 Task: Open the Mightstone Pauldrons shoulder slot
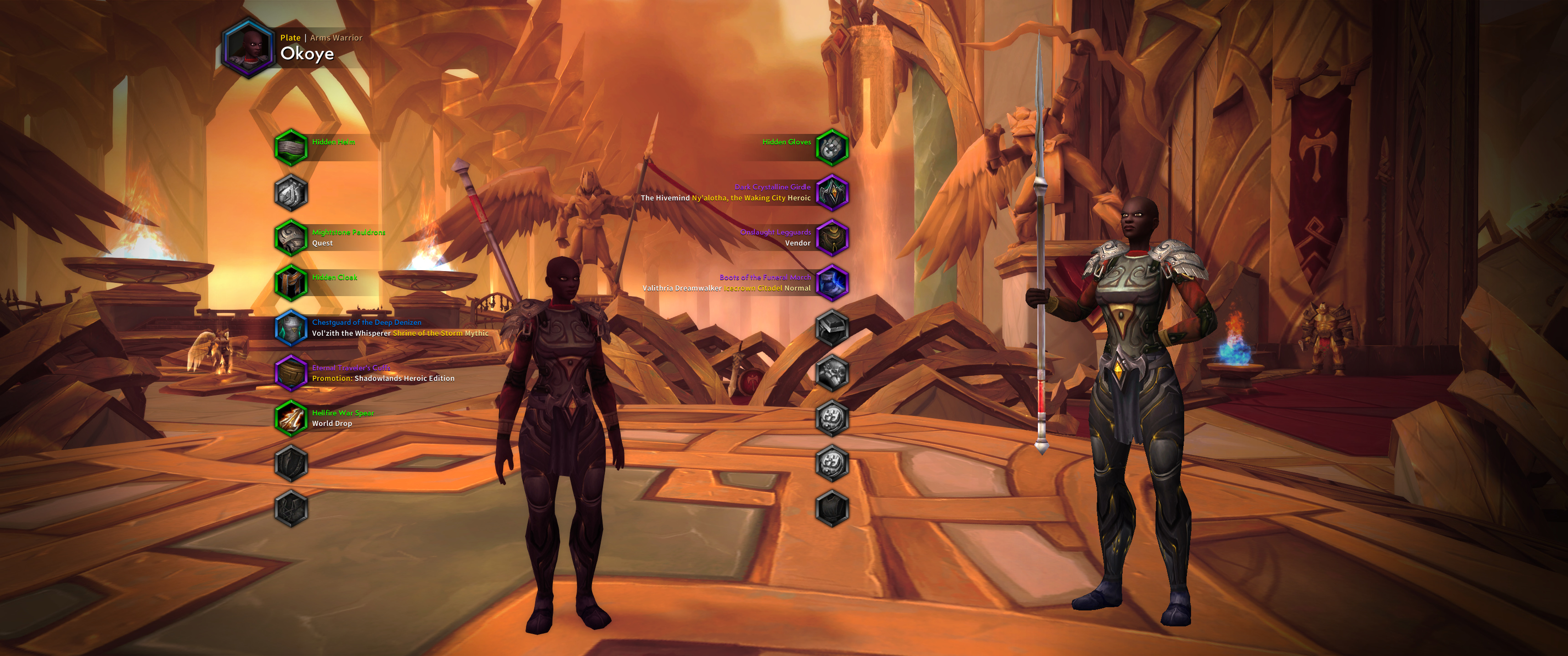[291, 237]
